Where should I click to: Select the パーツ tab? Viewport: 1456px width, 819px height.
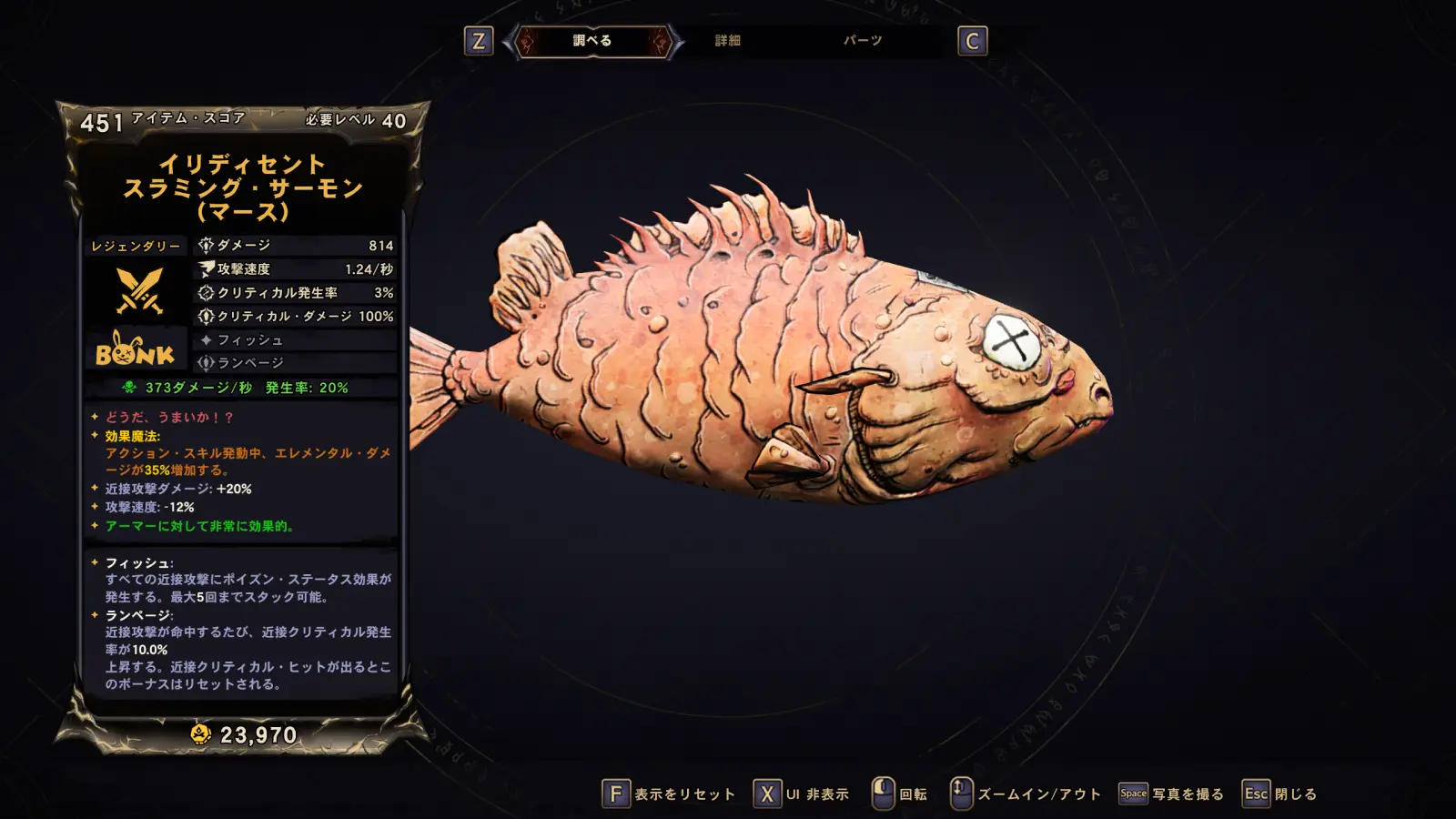coord(862,41)
